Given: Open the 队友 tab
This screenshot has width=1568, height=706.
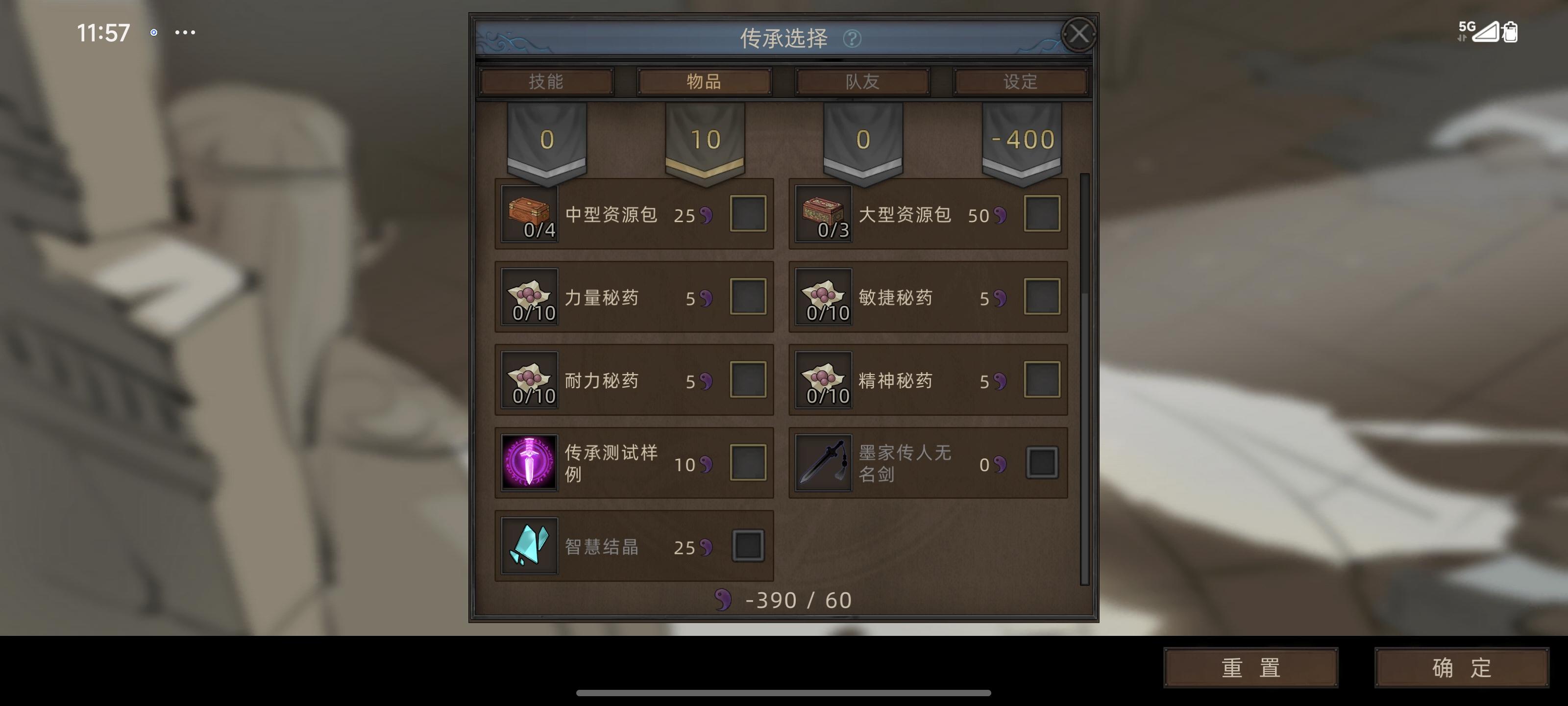Looking at the screenshot, I should 861,81.
